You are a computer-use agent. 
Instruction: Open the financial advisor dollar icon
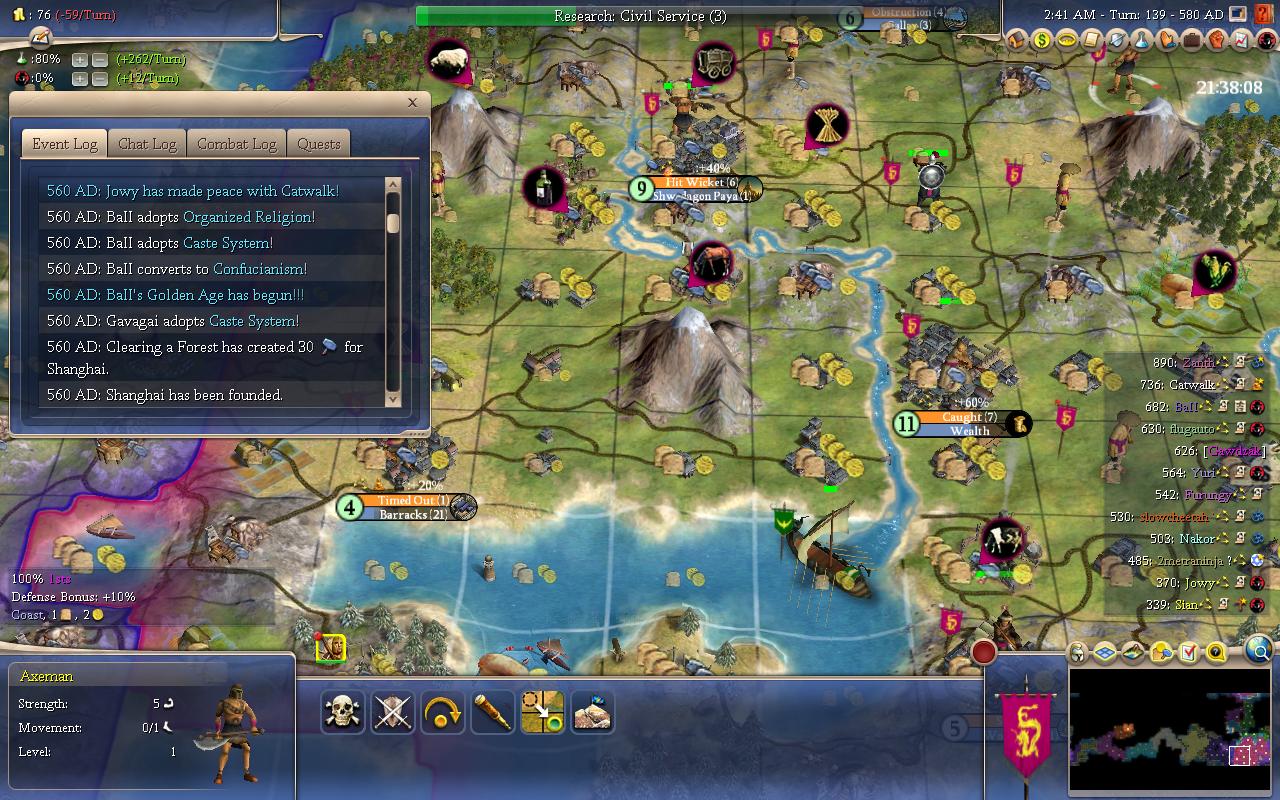[x=1042, y=41]
